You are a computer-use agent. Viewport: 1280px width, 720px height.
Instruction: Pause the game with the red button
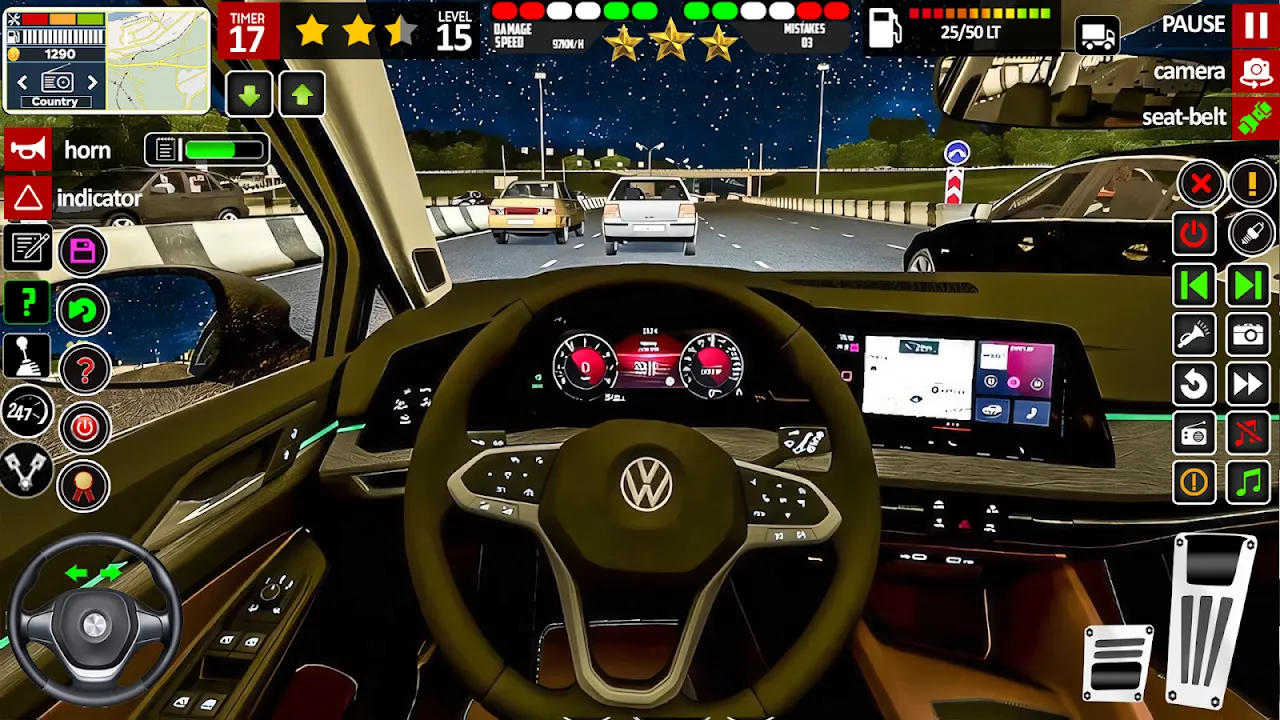[x=1255, y=25]
